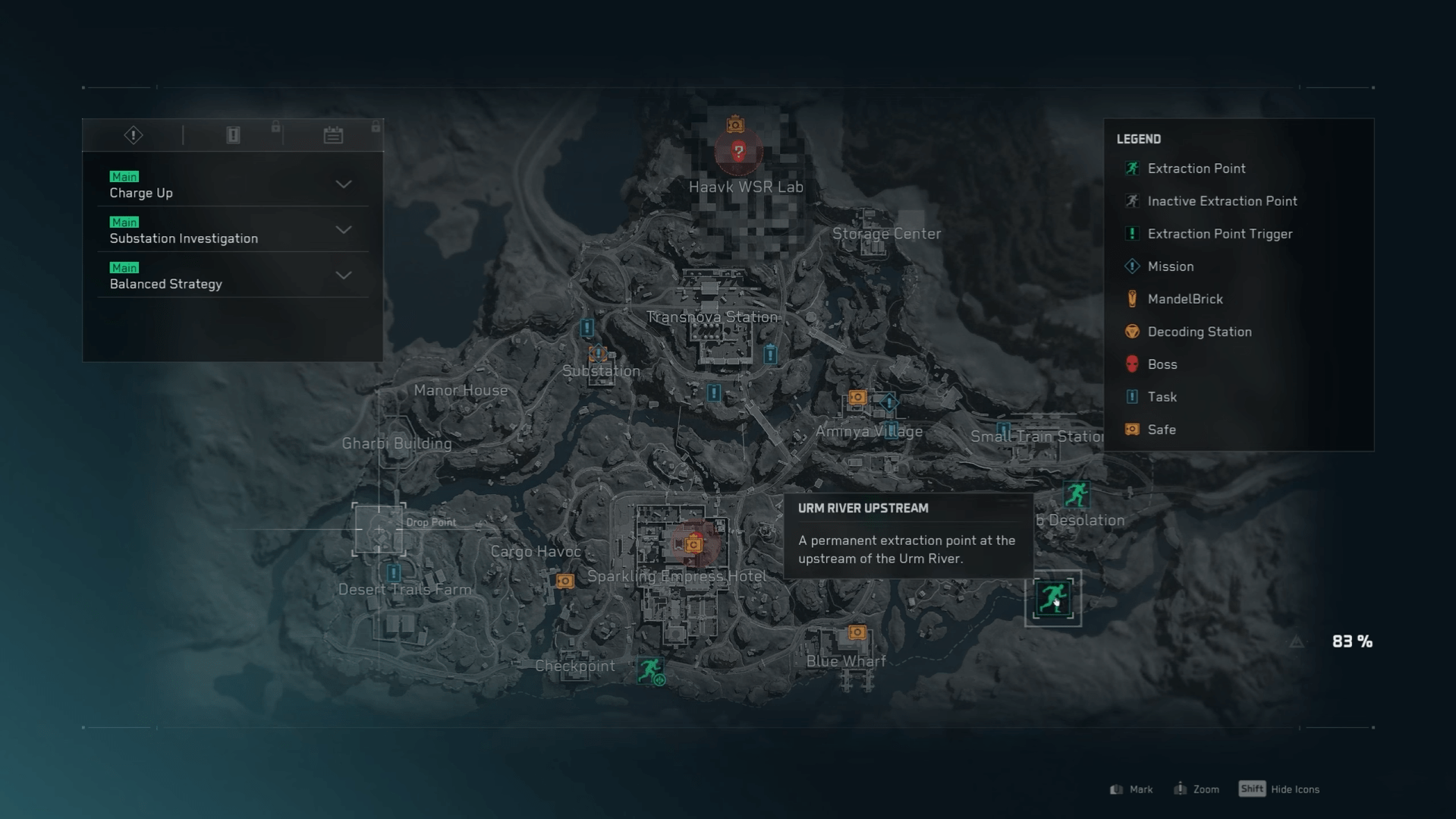
Task: Select the Boss icon in the Legend
Action: click(1132, 364)
